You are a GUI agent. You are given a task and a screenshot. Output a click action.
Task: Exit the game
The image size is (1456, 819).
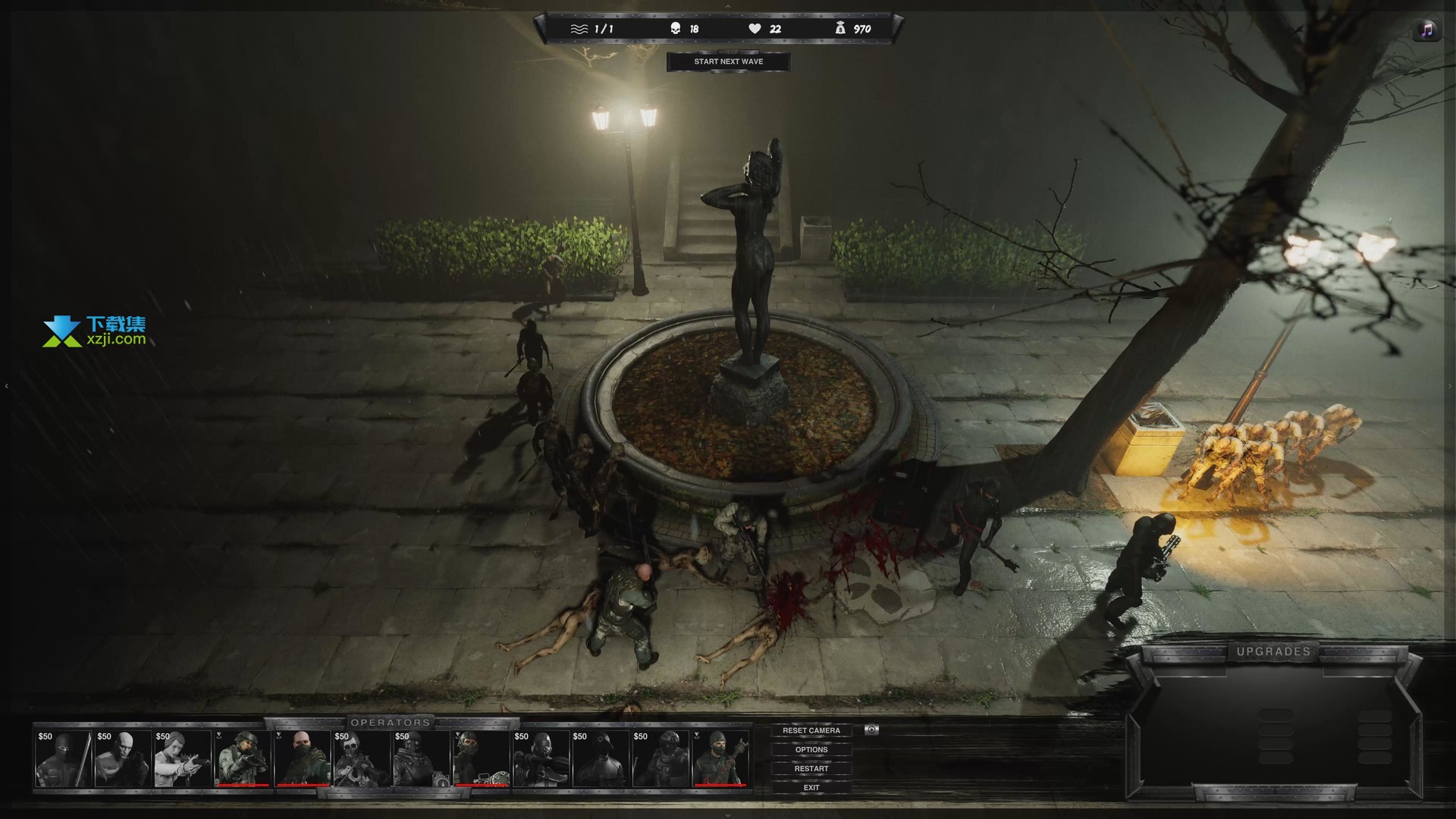tap(811, 787)
